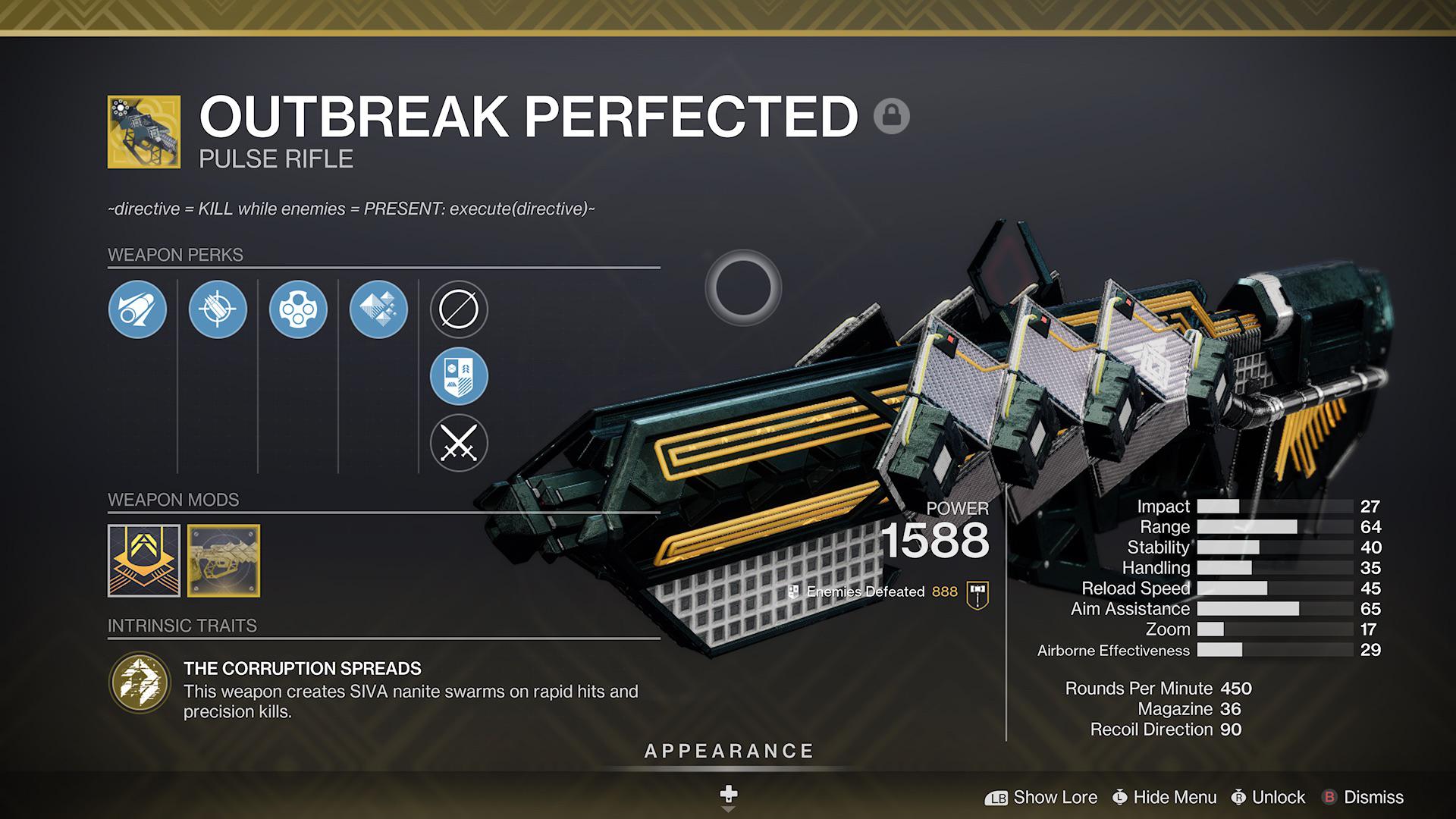Click the shield-emblem tracker perk icon

(x=458, y=376)
